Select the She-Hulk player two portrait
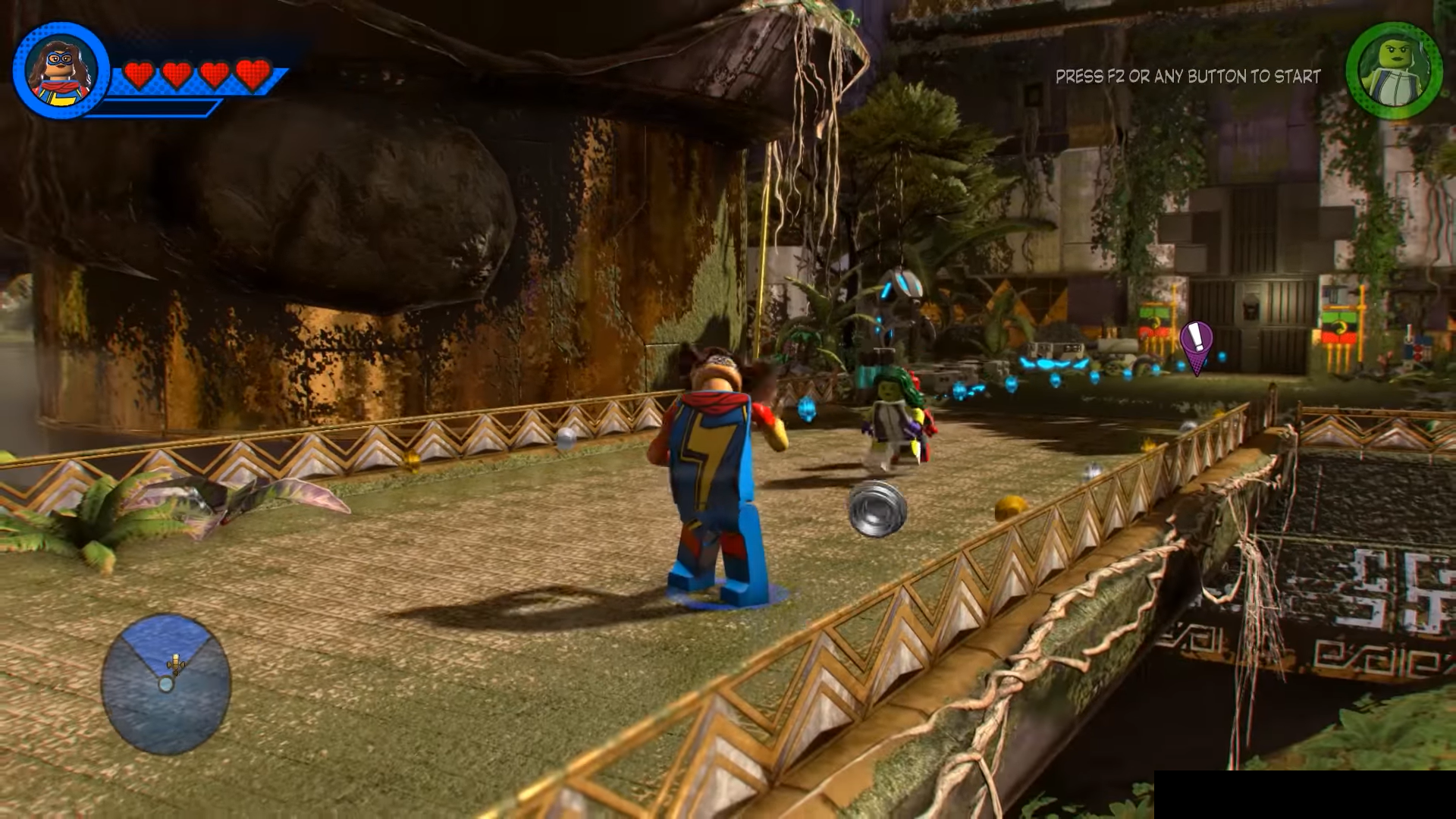The width and height of the screenshot is (1456, 819). coord(1394,71)
